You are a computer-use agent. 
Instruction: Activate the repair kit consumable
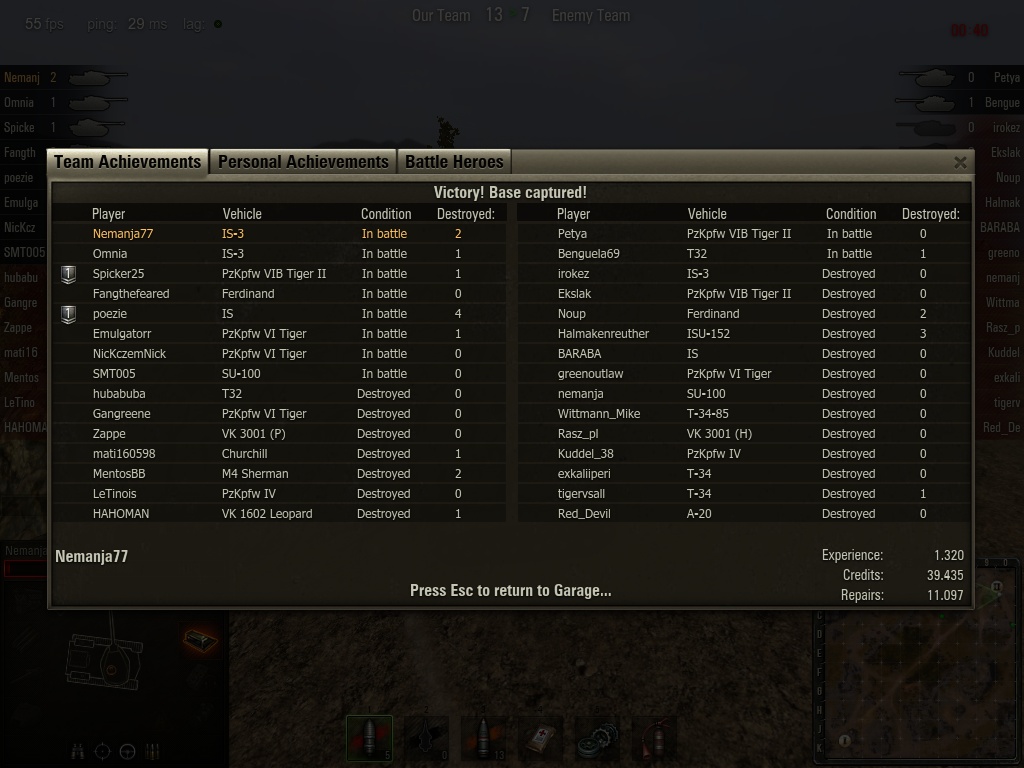click(598, 739)
